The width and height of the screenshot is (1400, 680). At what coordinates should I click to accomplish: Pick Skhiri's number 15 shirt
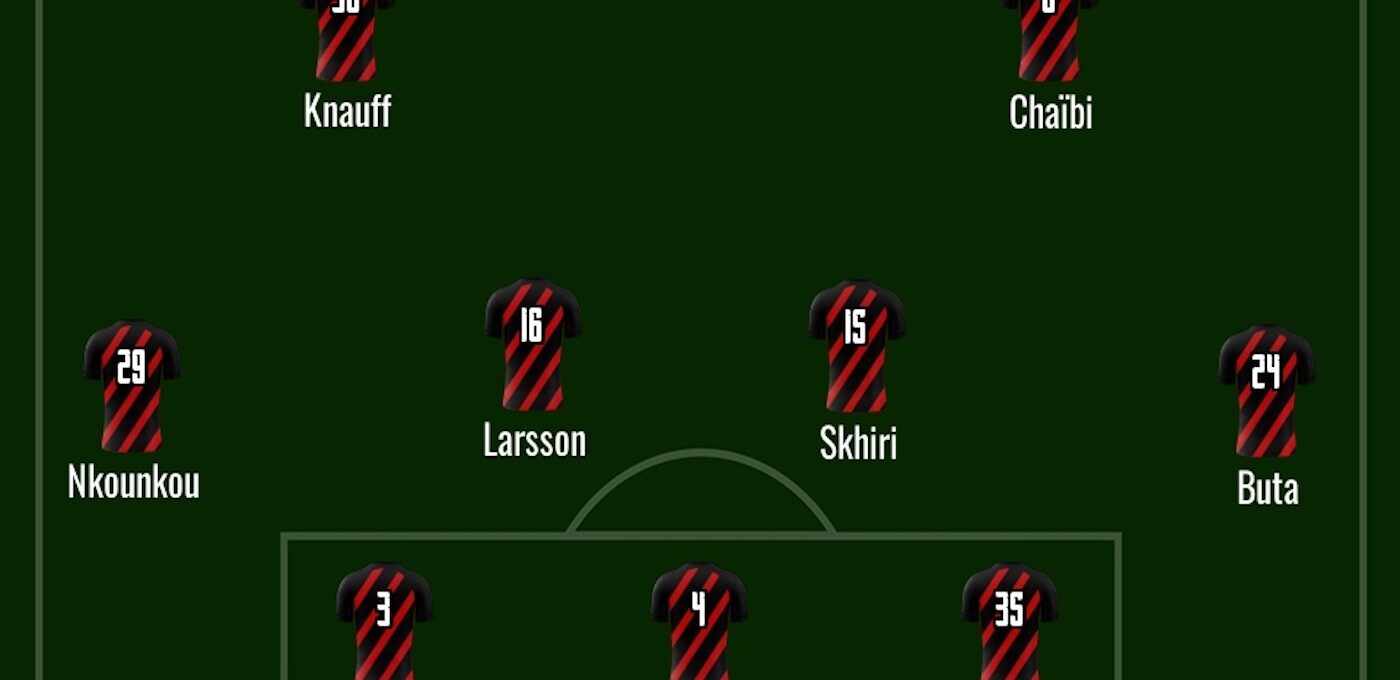point(857,345)
